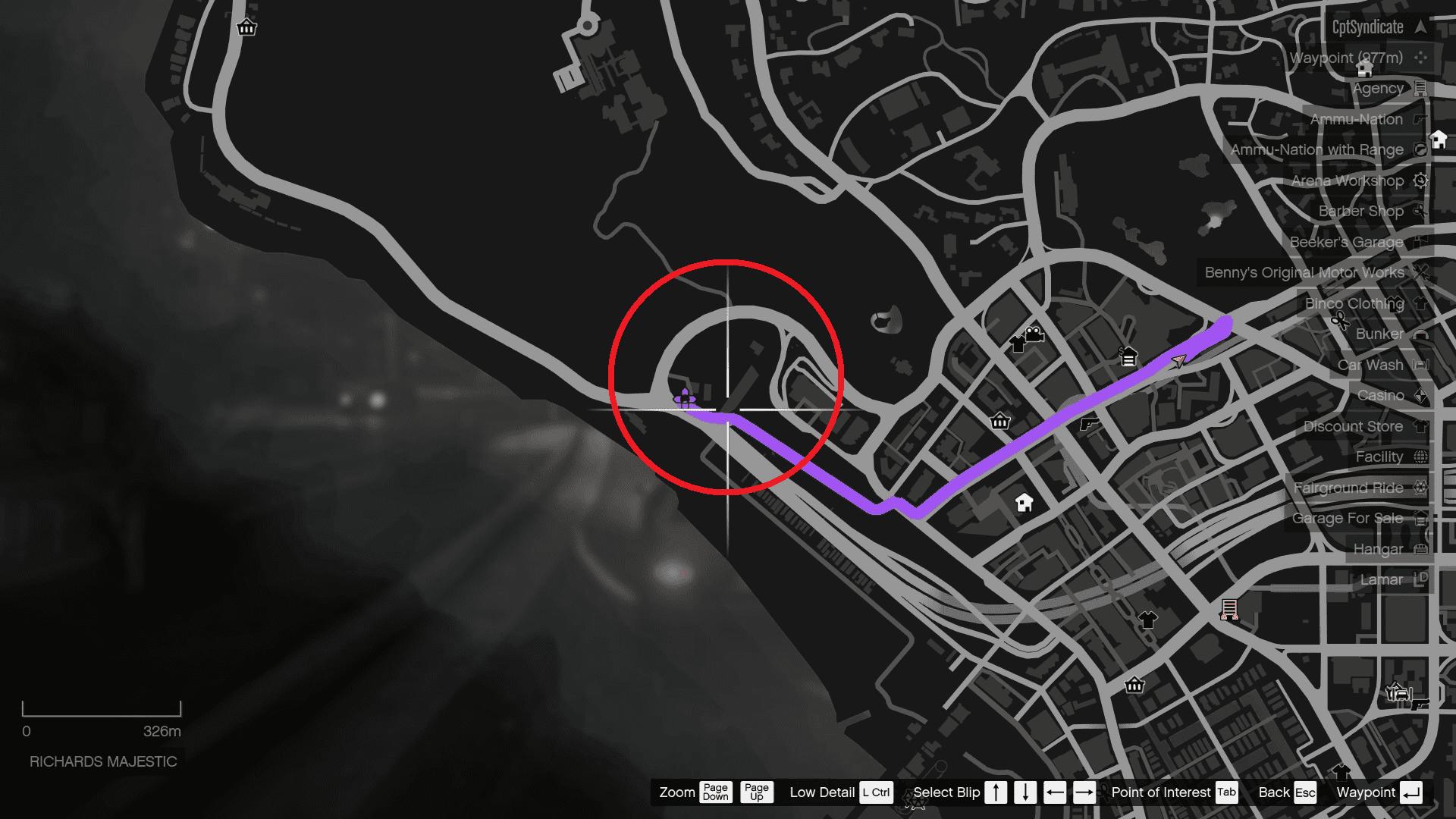
Task: Choose Benny's Original Motor Works entry
Action: click(x=1304, y=272)
